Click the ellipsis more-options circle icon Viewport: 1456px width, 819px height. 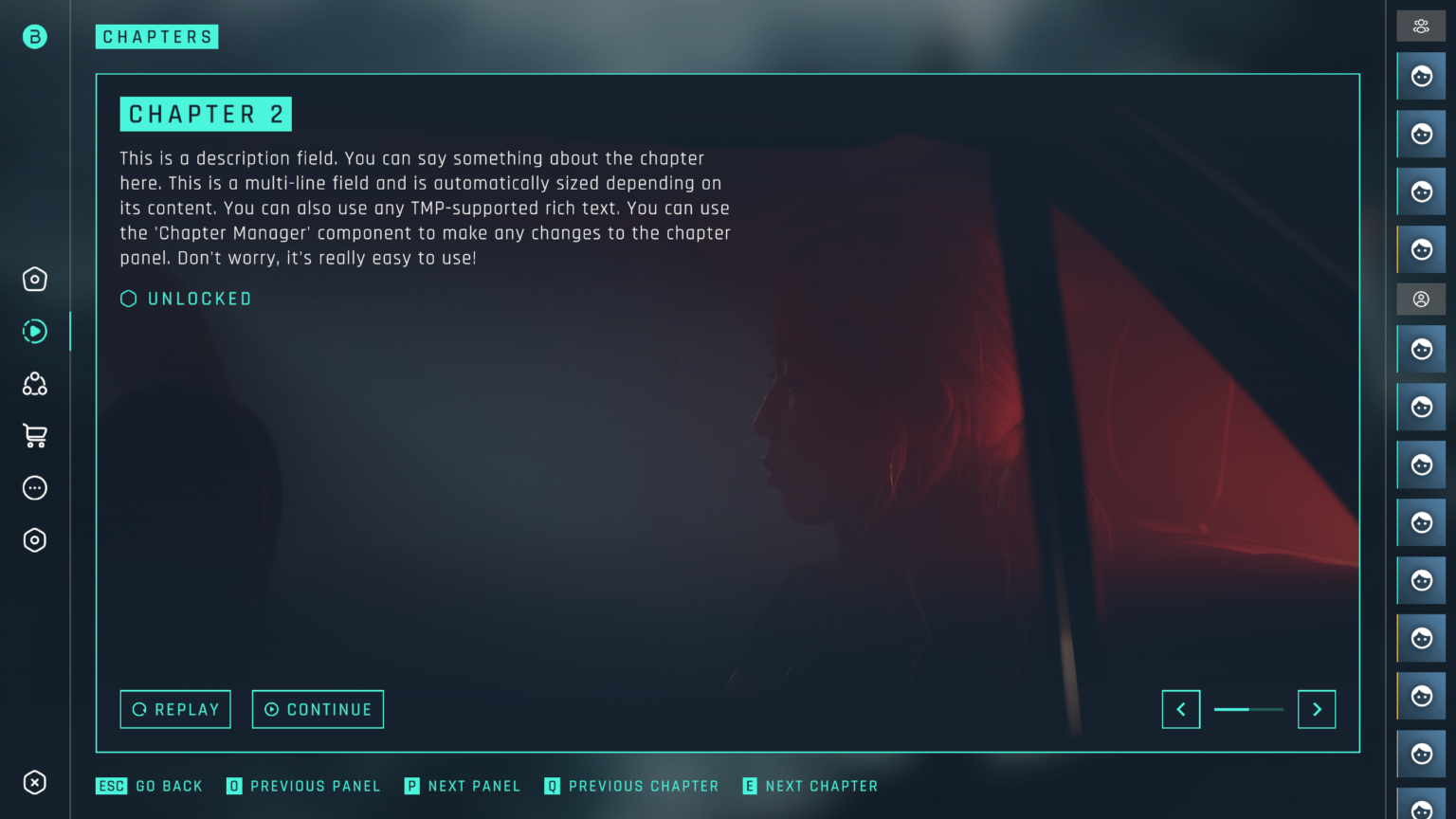click(34, 487)
